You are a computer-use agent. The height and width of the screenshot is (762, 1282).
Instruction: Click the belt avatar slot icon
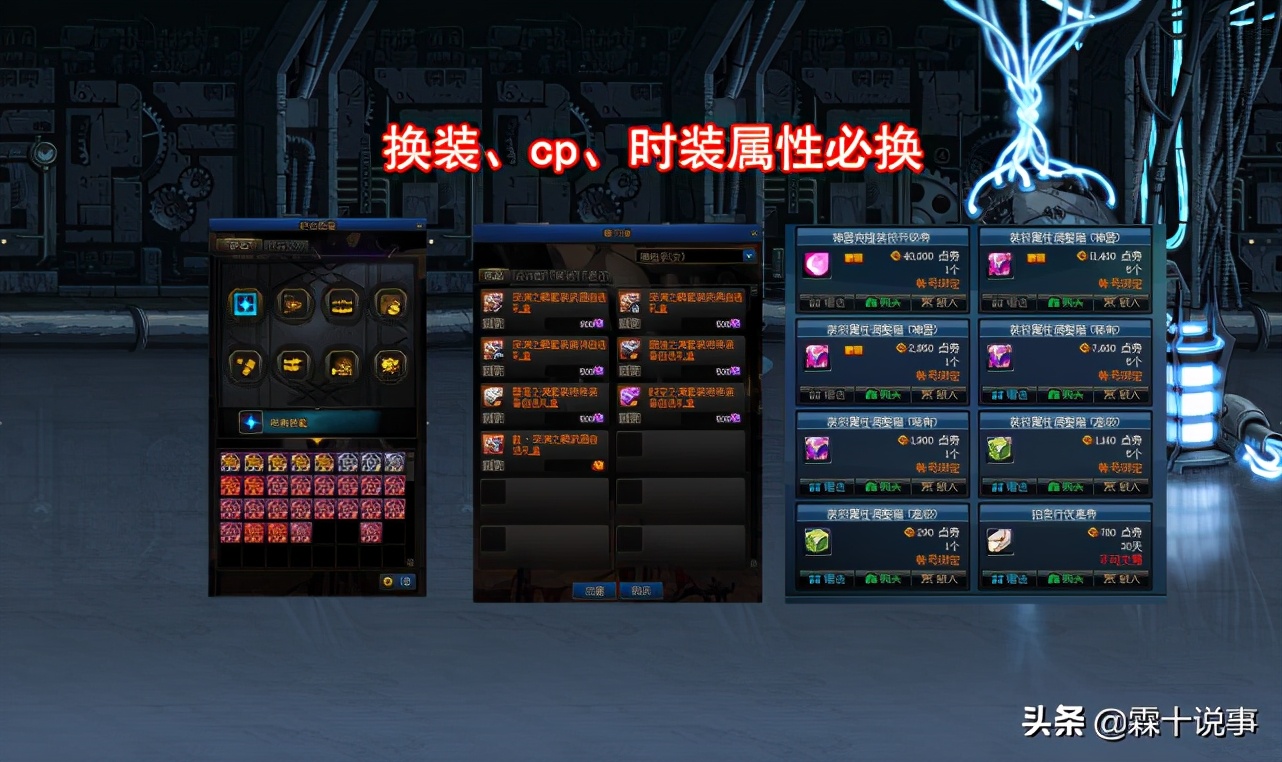(x=246, y=365)
